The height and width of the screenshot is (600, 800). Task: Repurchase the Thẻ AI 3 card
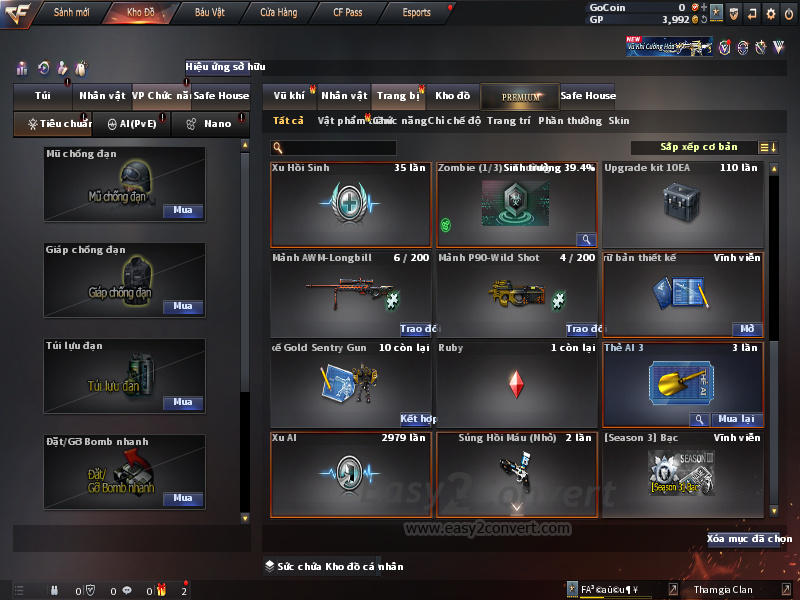pos(736,419)
